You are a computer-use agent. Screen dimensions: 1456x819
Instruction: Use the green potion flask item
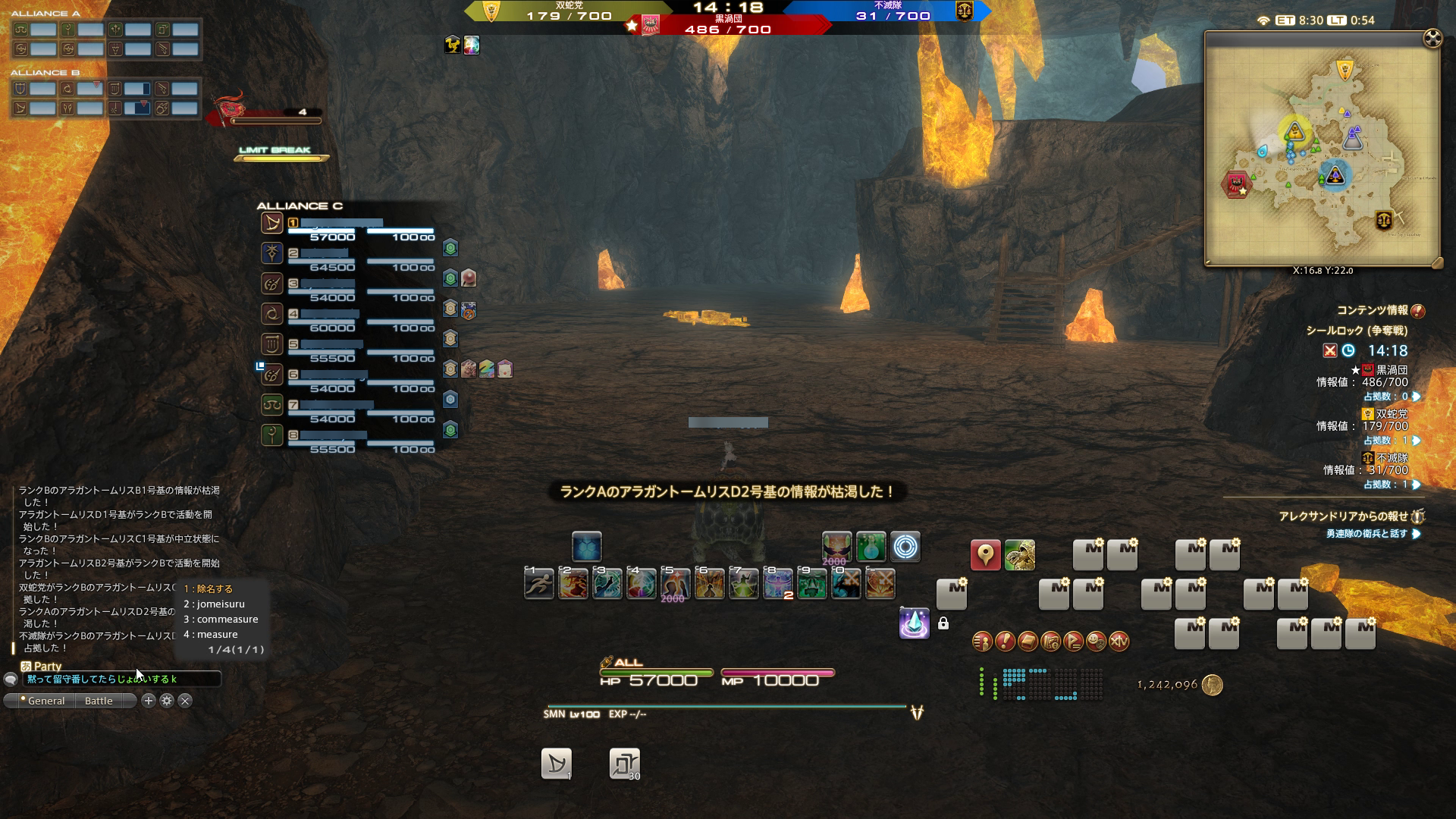871,547
